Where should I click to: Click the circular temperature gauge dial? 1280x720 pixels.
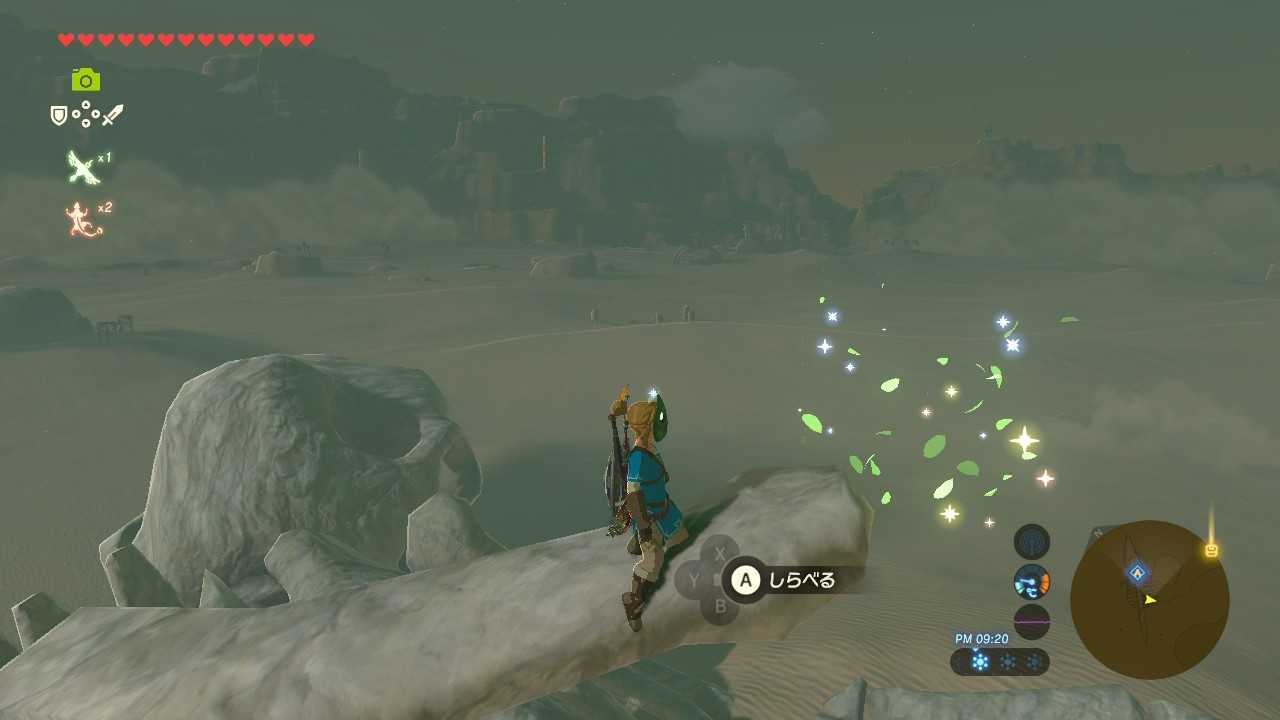coord(1031,582)
